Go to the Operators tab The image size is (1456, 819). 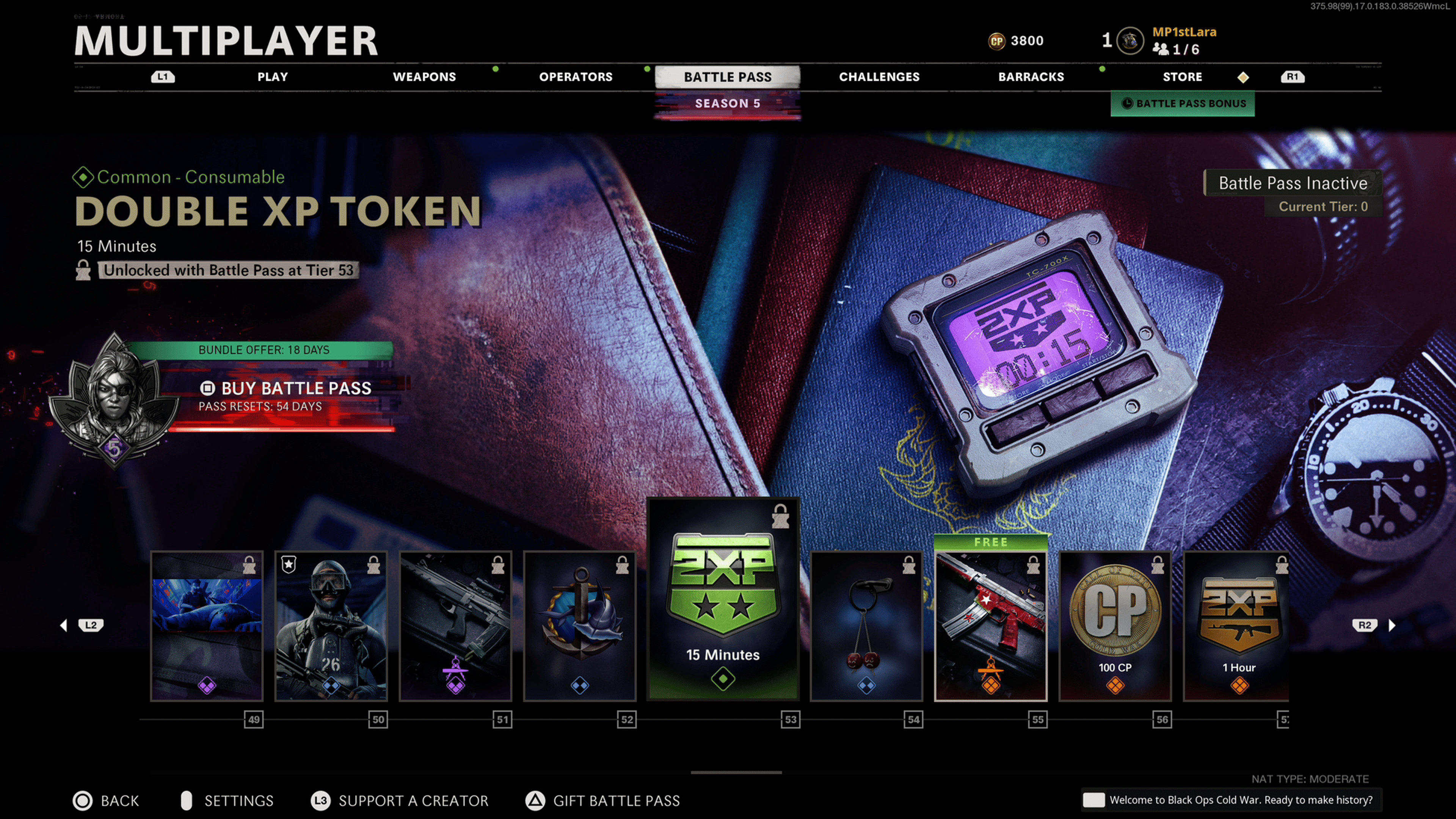pyautogui.click(x=576, y=77)
